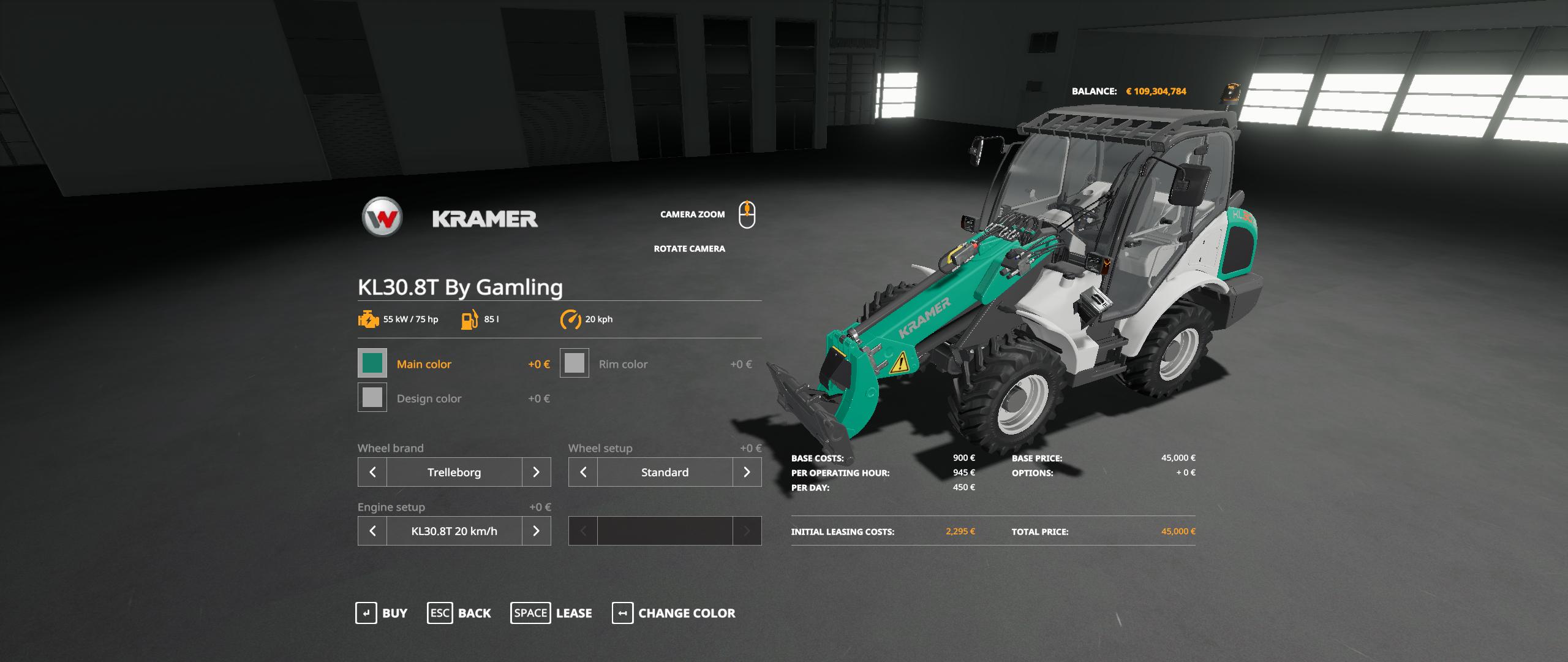The image size is (1568, 662).
Task: Go back from the vehicle configuration
Action: [459, 613]
